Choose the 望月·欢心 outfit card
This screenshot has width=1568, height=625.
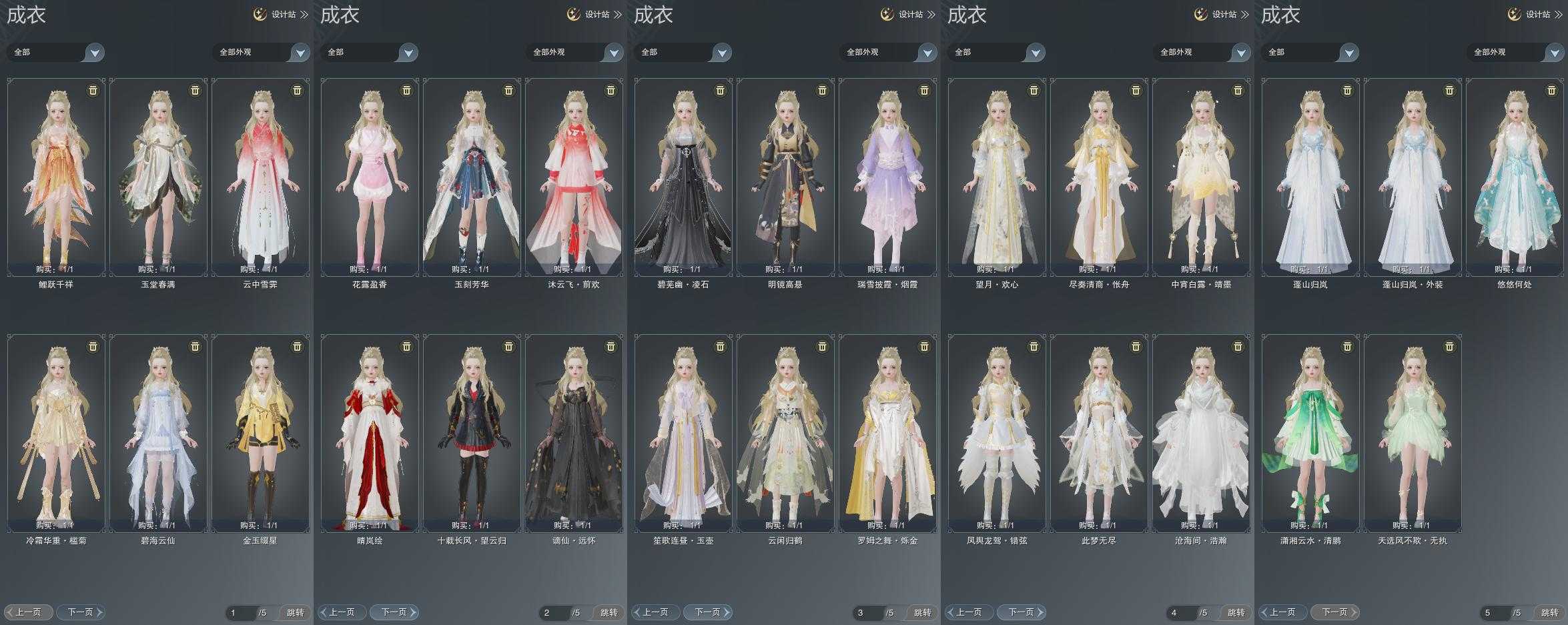click(x=997, y=177)
